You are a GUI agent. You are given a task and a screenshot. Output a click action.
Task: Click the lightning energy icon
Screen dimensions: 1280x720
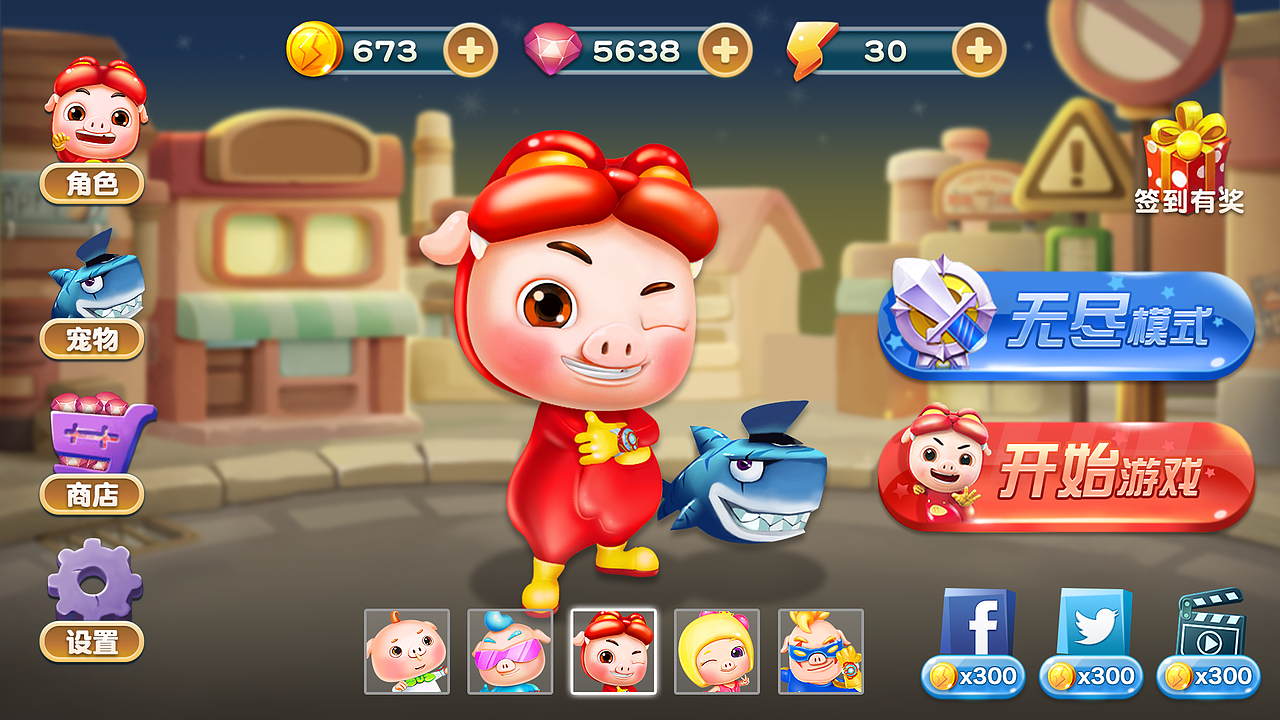coord(815,46)
